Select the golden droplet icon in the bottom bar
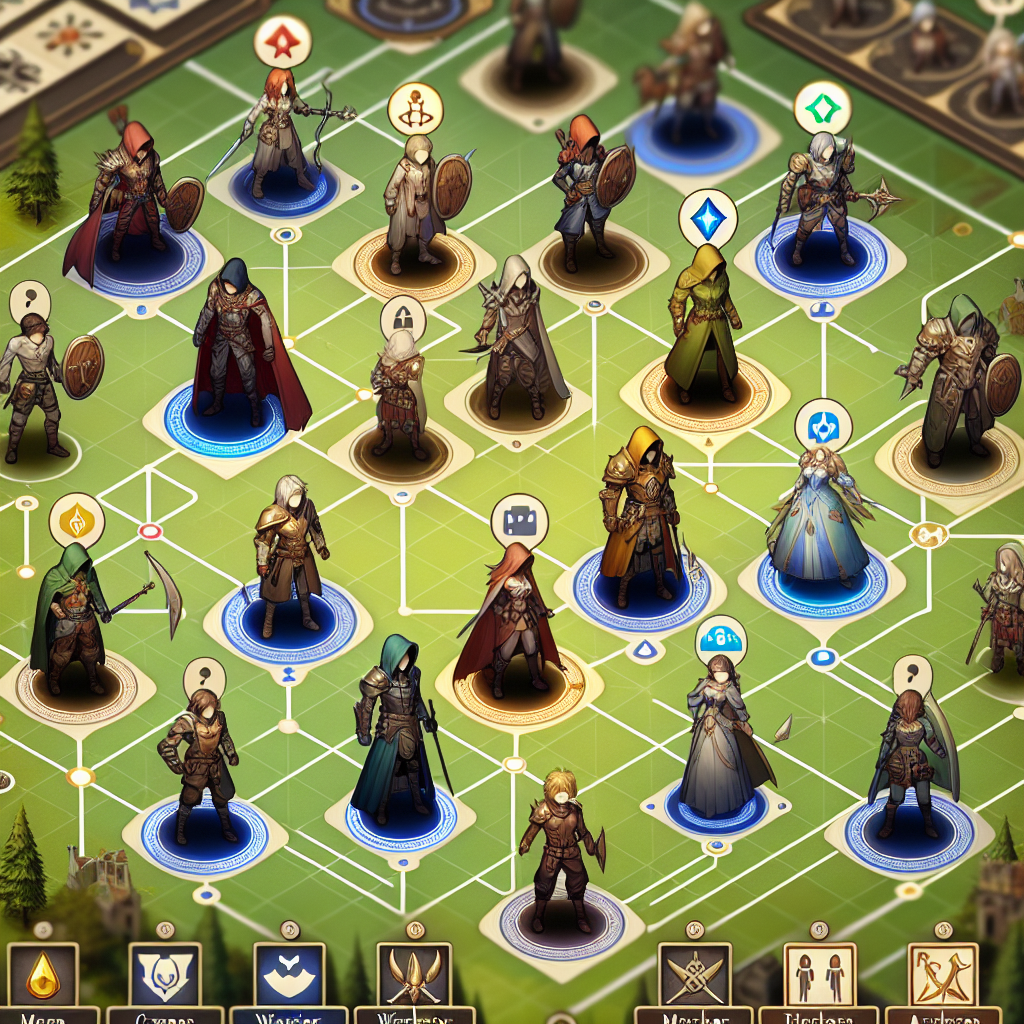Viewport: 1024px width, 1024px height. pos(42,976)
